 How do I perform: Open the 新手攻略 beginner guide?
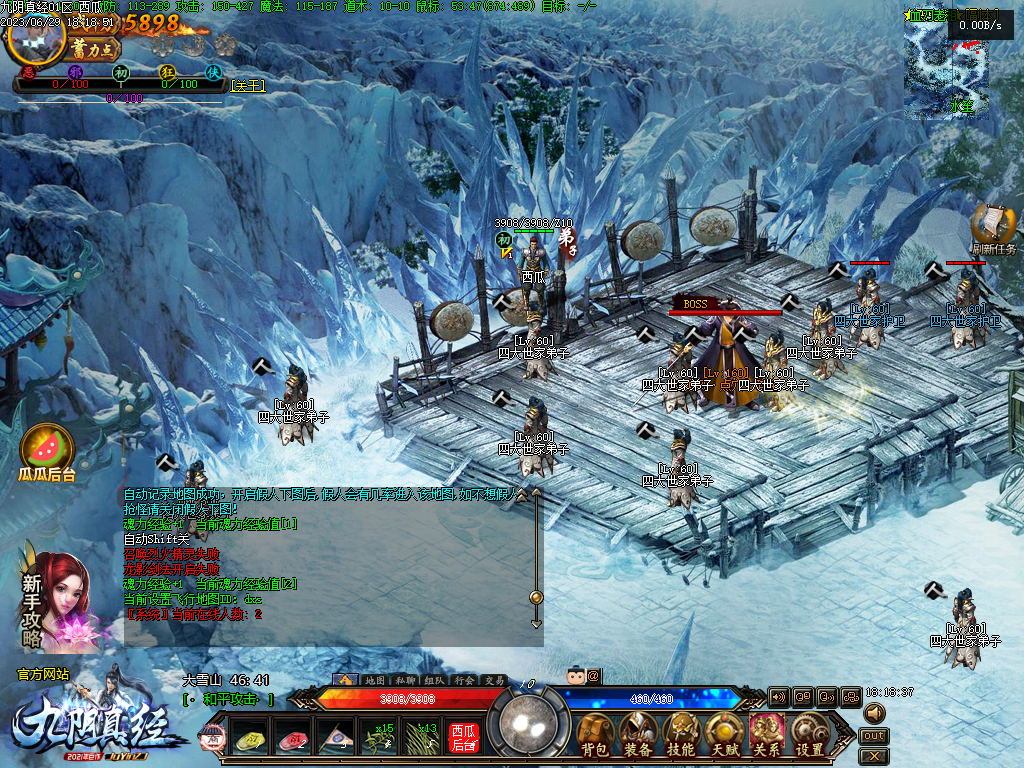point(60,598)
